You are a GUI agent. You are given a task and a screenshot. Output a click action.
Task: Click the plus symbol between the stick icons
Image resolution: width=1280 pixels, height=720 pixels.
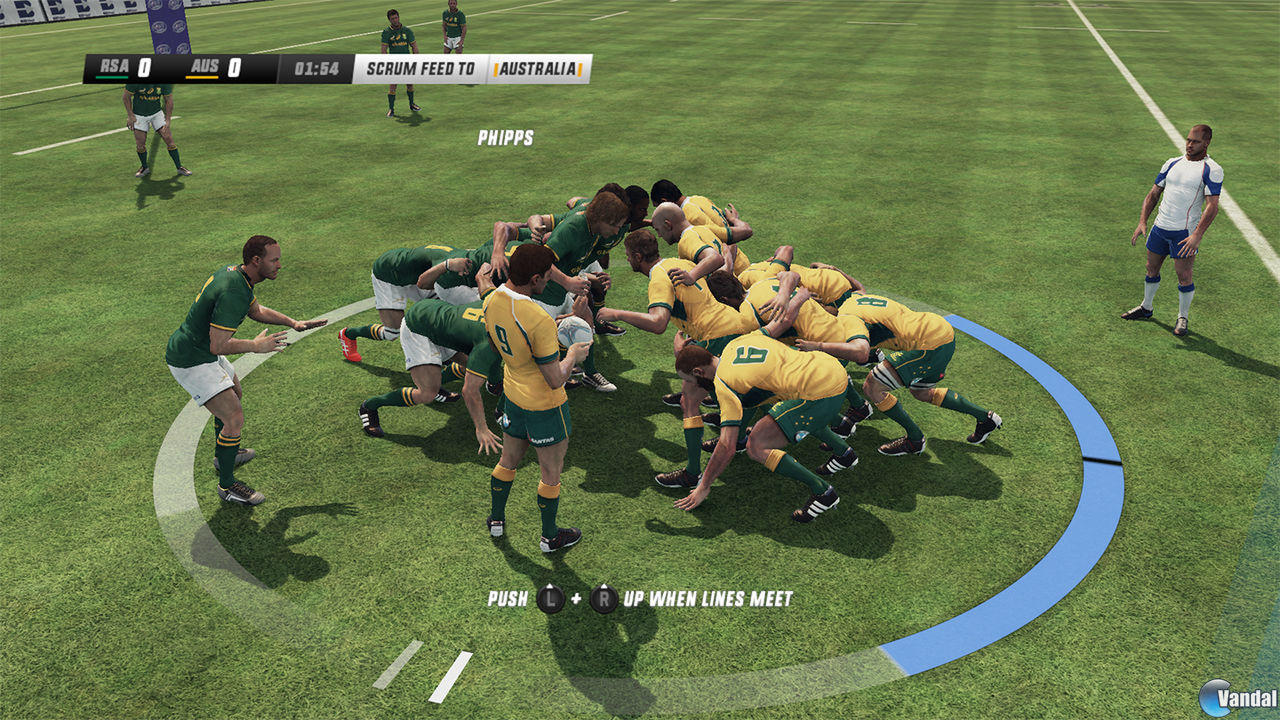click(577, 598)
